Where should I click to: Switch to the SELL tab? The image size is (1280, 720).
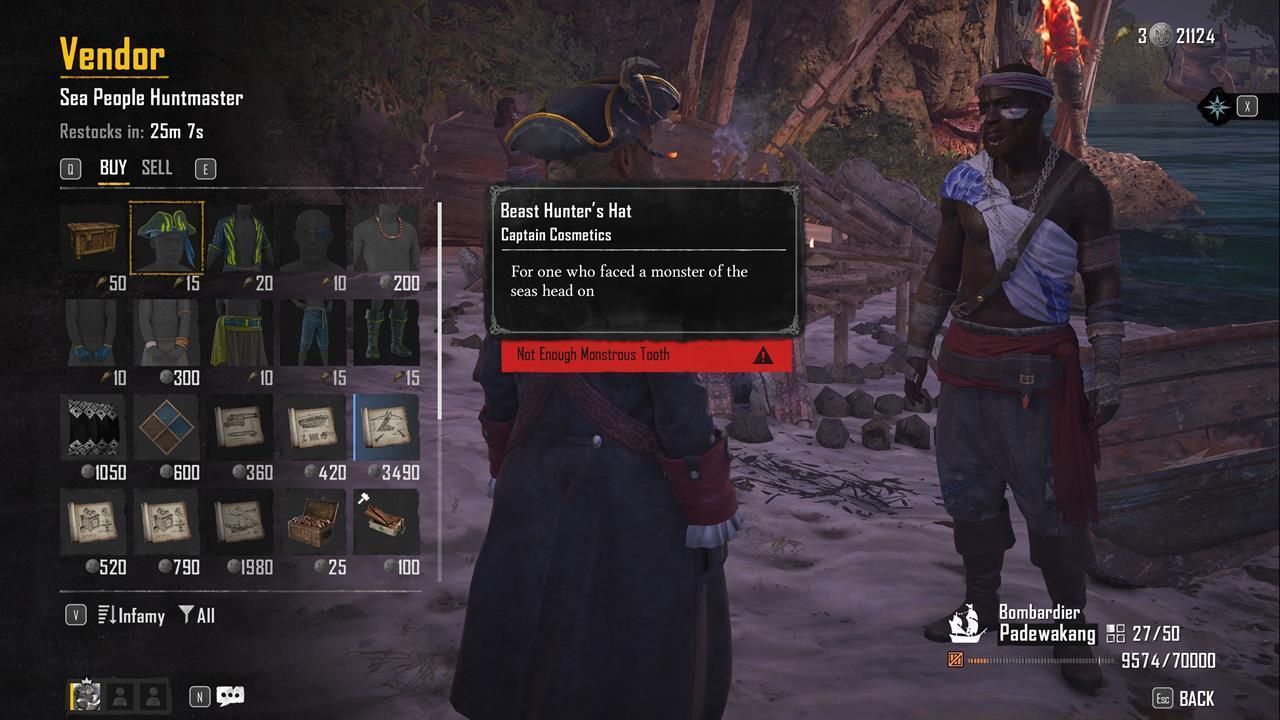156,168
